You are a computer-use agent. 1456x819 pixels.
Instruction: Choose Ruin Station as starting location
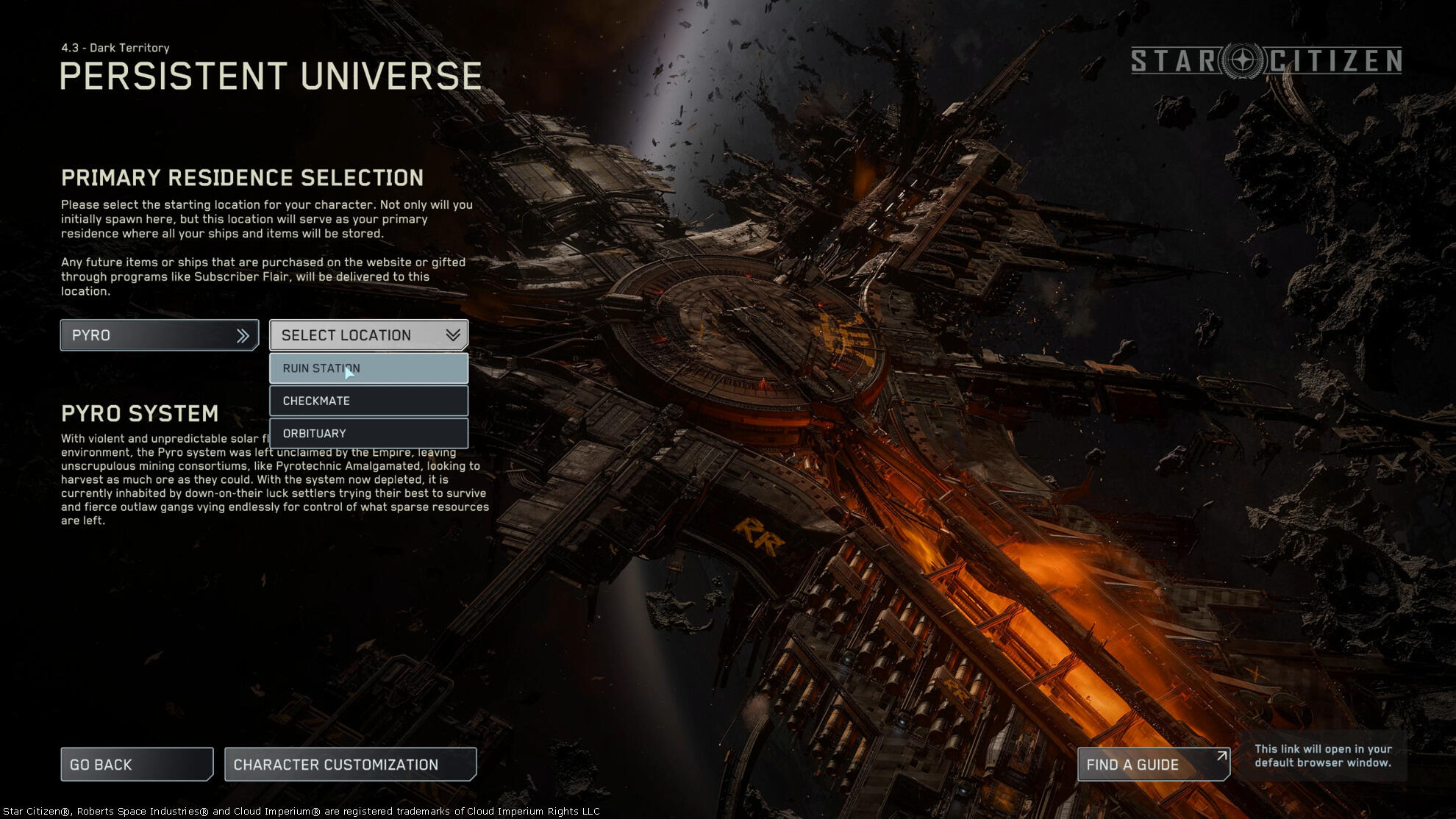point(368,368)
